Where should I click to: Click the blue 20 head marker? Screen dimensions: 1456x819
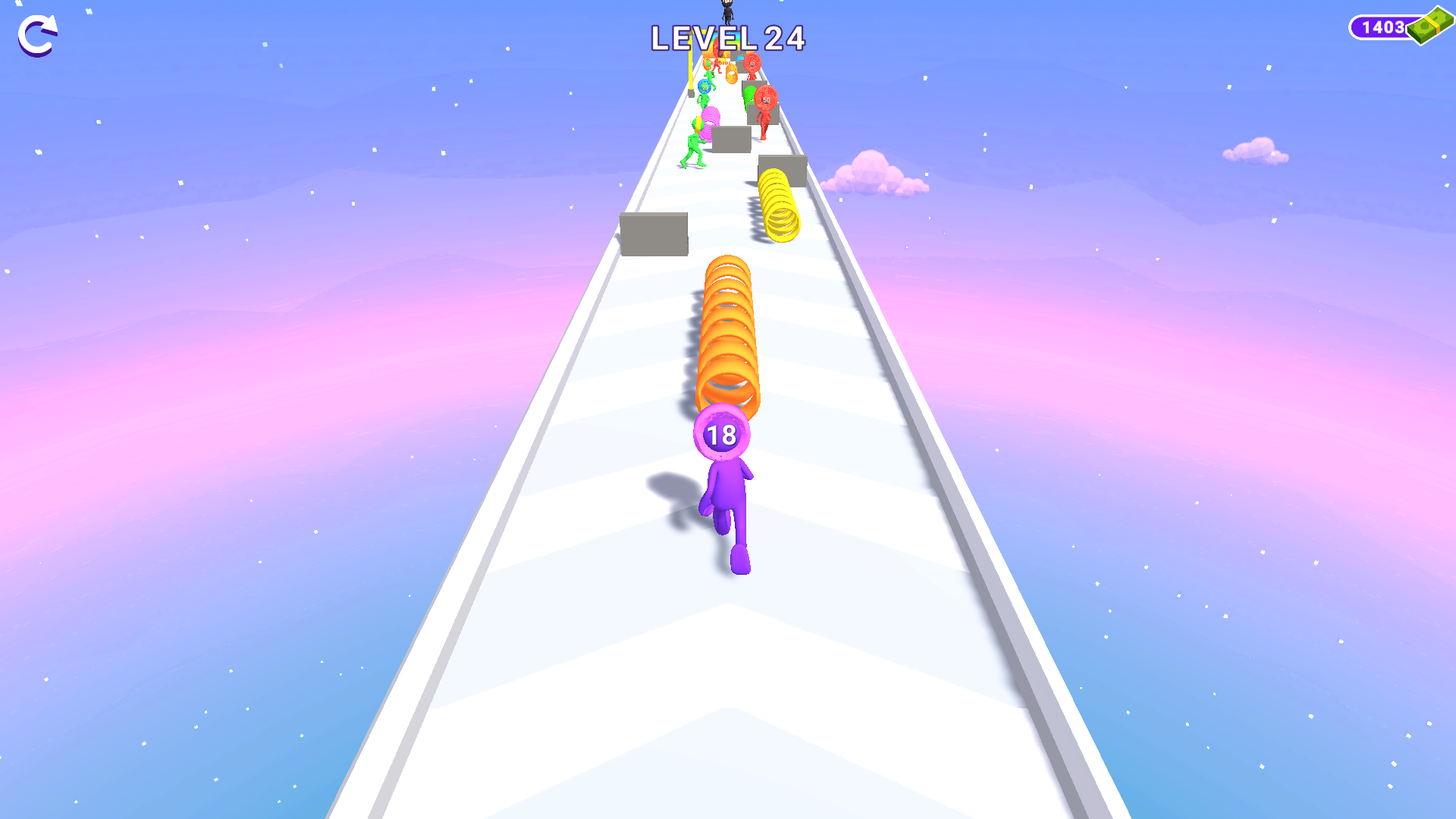click(705, 87)
